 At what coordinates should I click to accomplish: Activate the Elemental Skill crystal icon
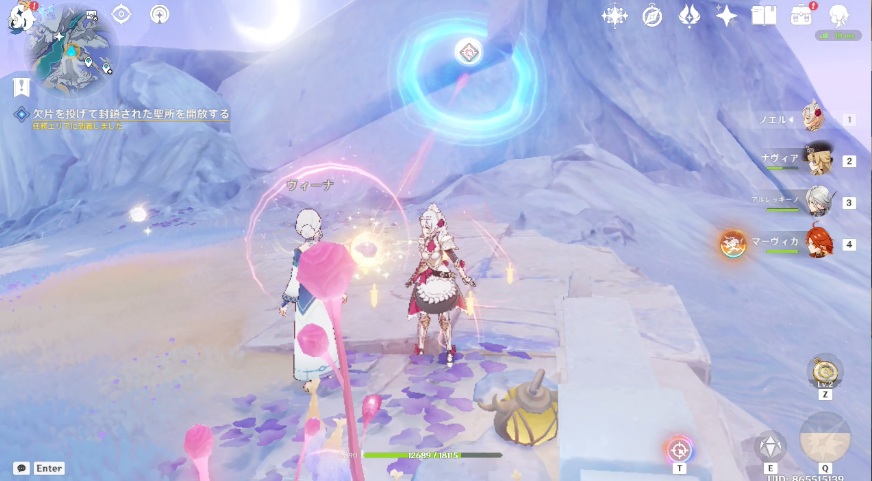pos(769,445)
